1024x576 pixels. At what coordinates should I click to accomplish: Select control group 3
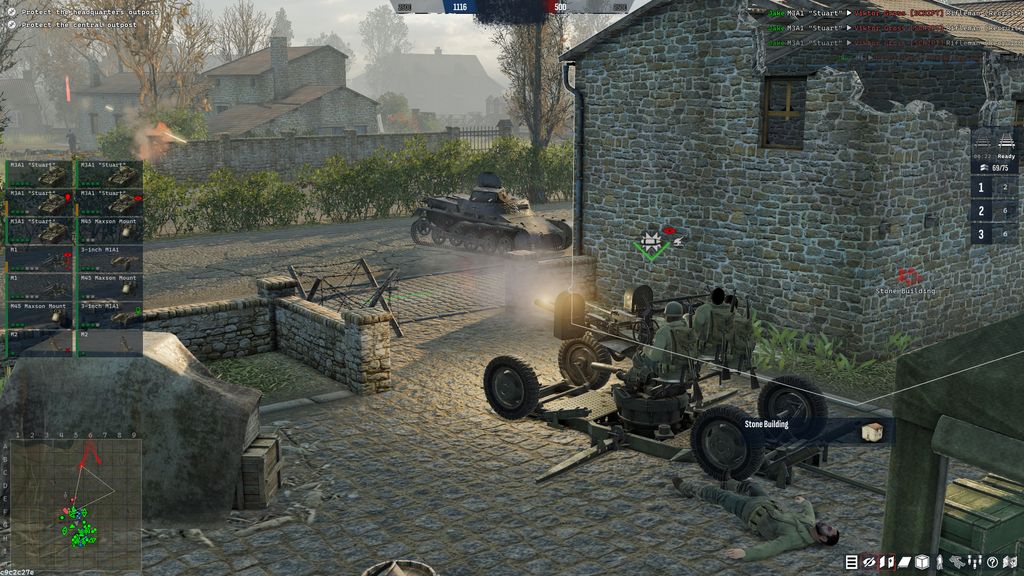(981, 235)
